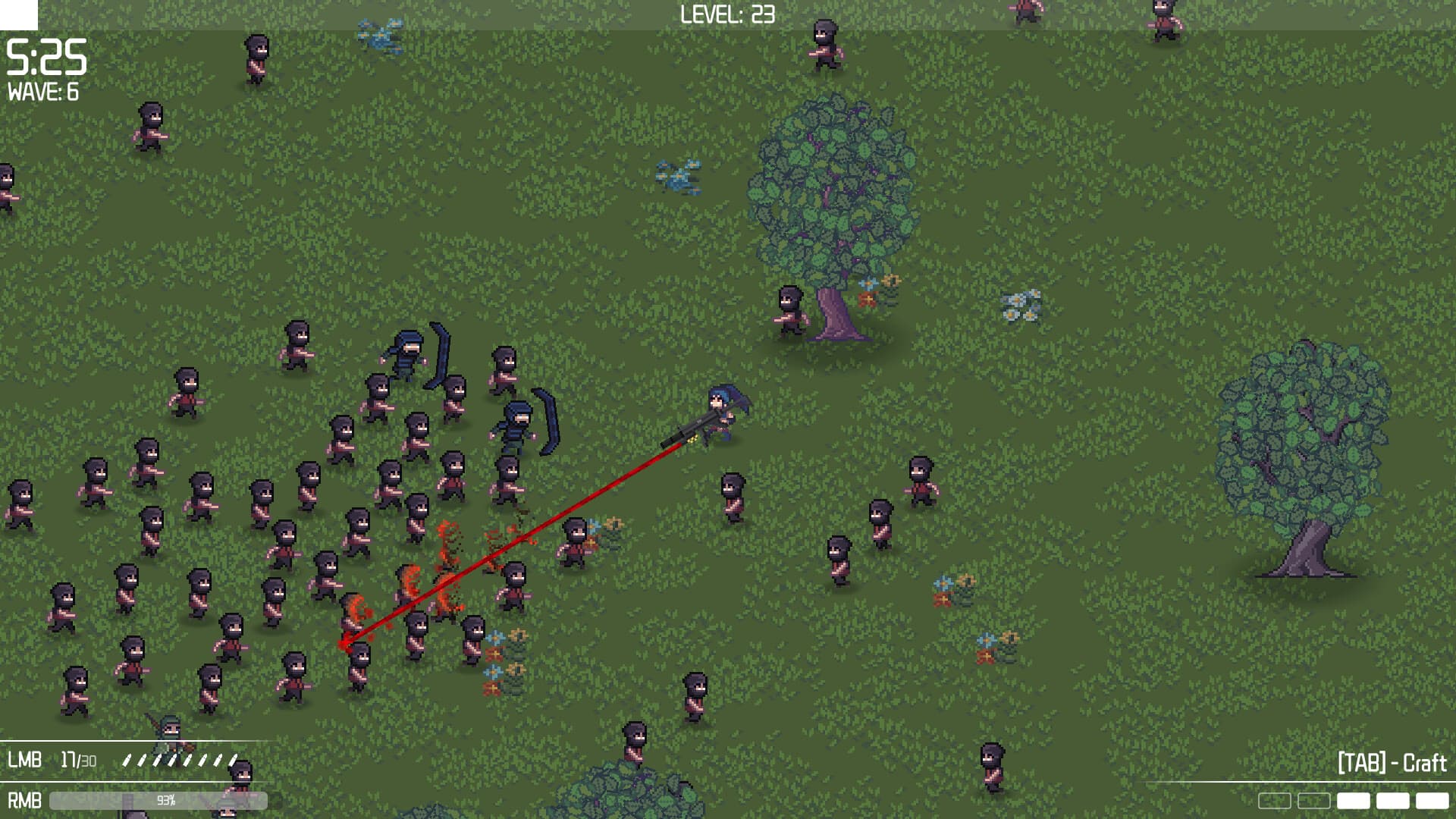
Task: Select the last white slot in bottom-right row
Action: [1430, 800]
